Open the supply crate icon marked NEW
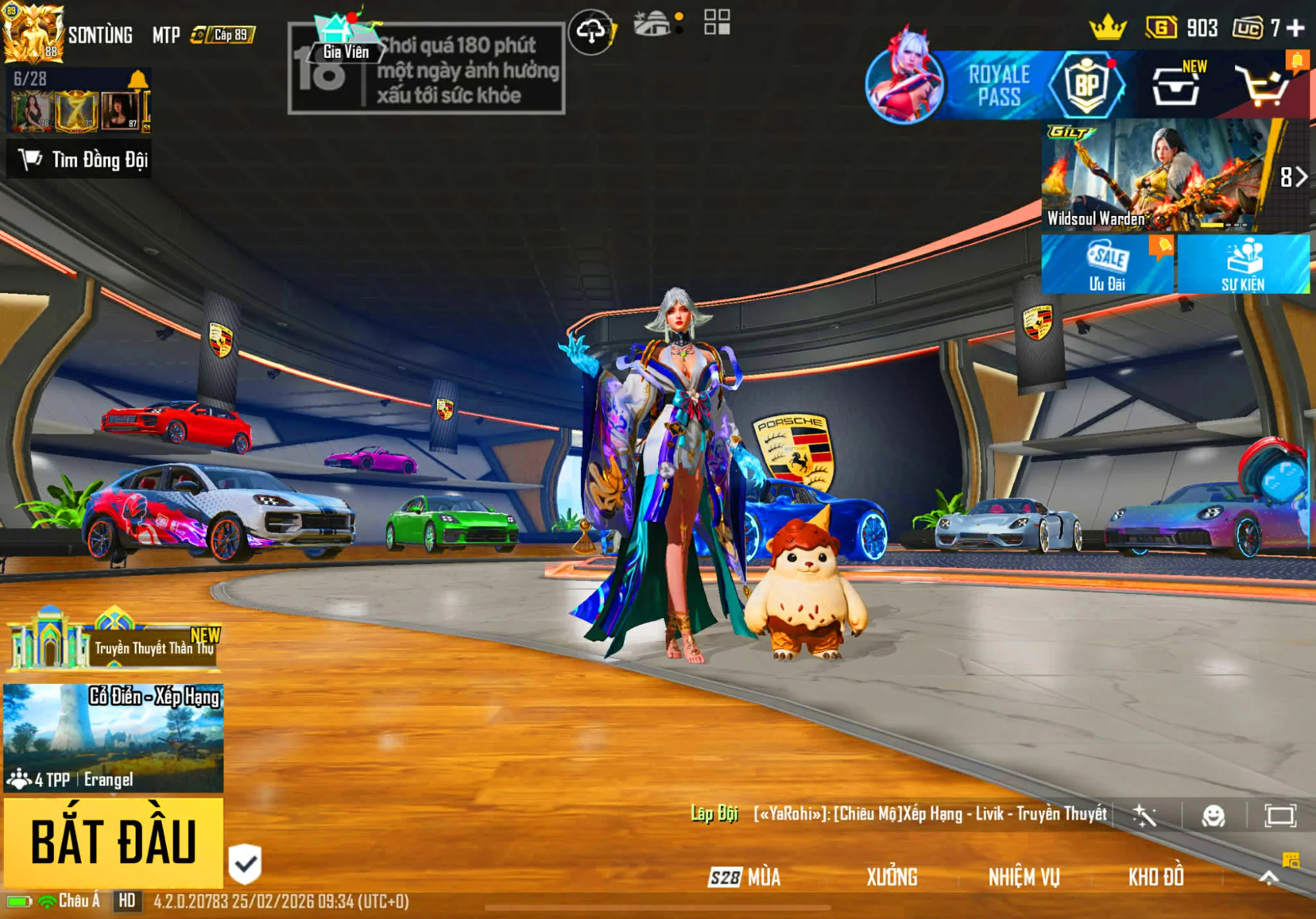 point(1175,86)
